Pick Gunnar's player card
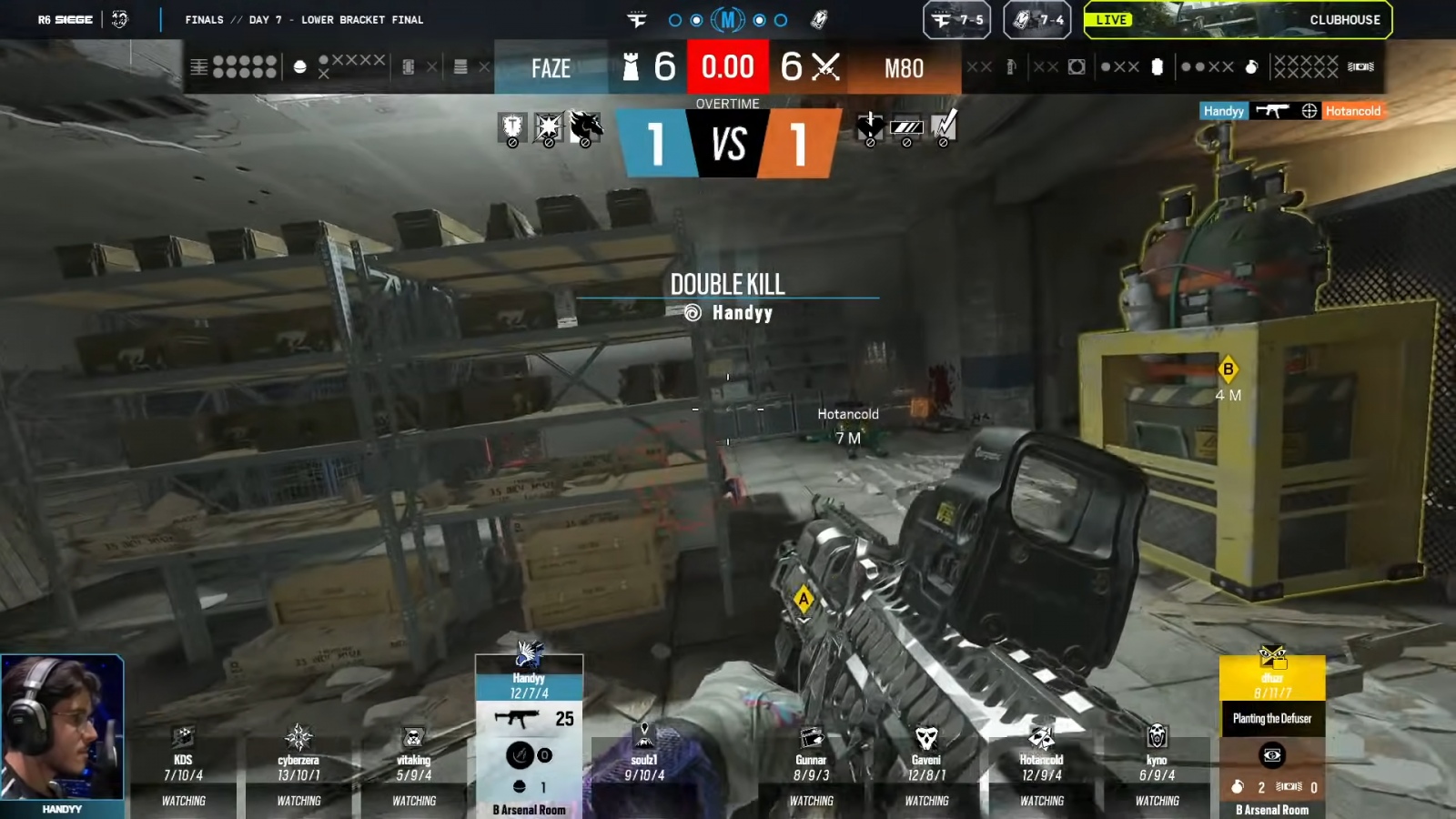1456x819 pixels. pos(811,769)
